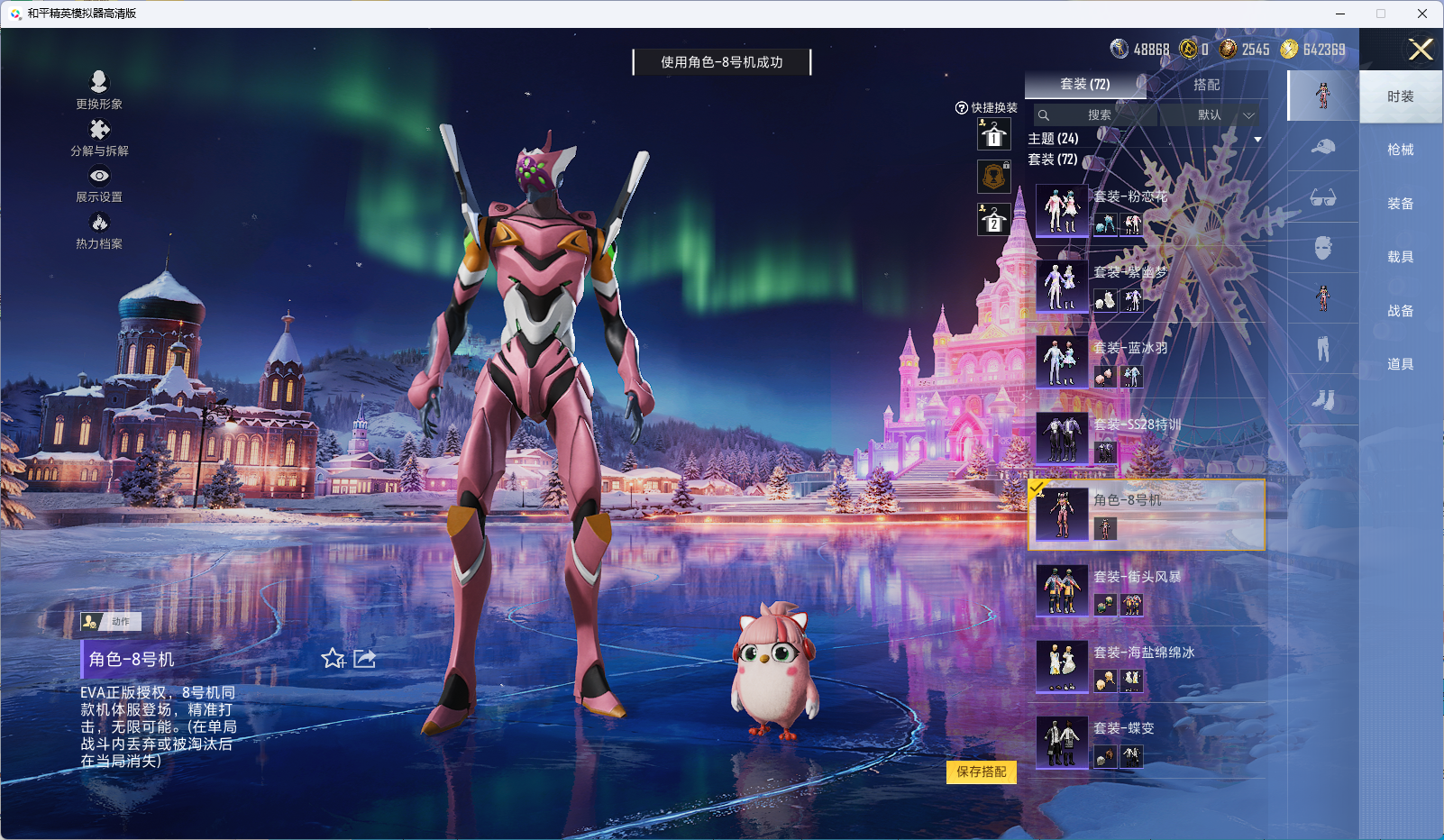
Task: Open the 更换形象 change appearance option
Action: (99, 89)
